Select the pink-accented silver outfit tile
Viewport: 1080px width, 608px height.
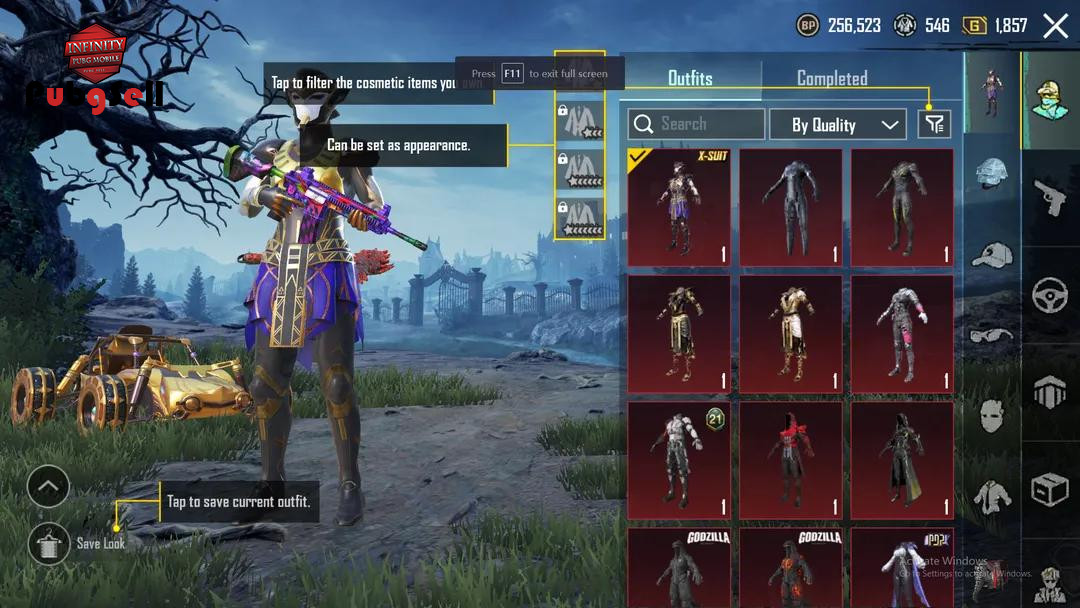(902, 334)
